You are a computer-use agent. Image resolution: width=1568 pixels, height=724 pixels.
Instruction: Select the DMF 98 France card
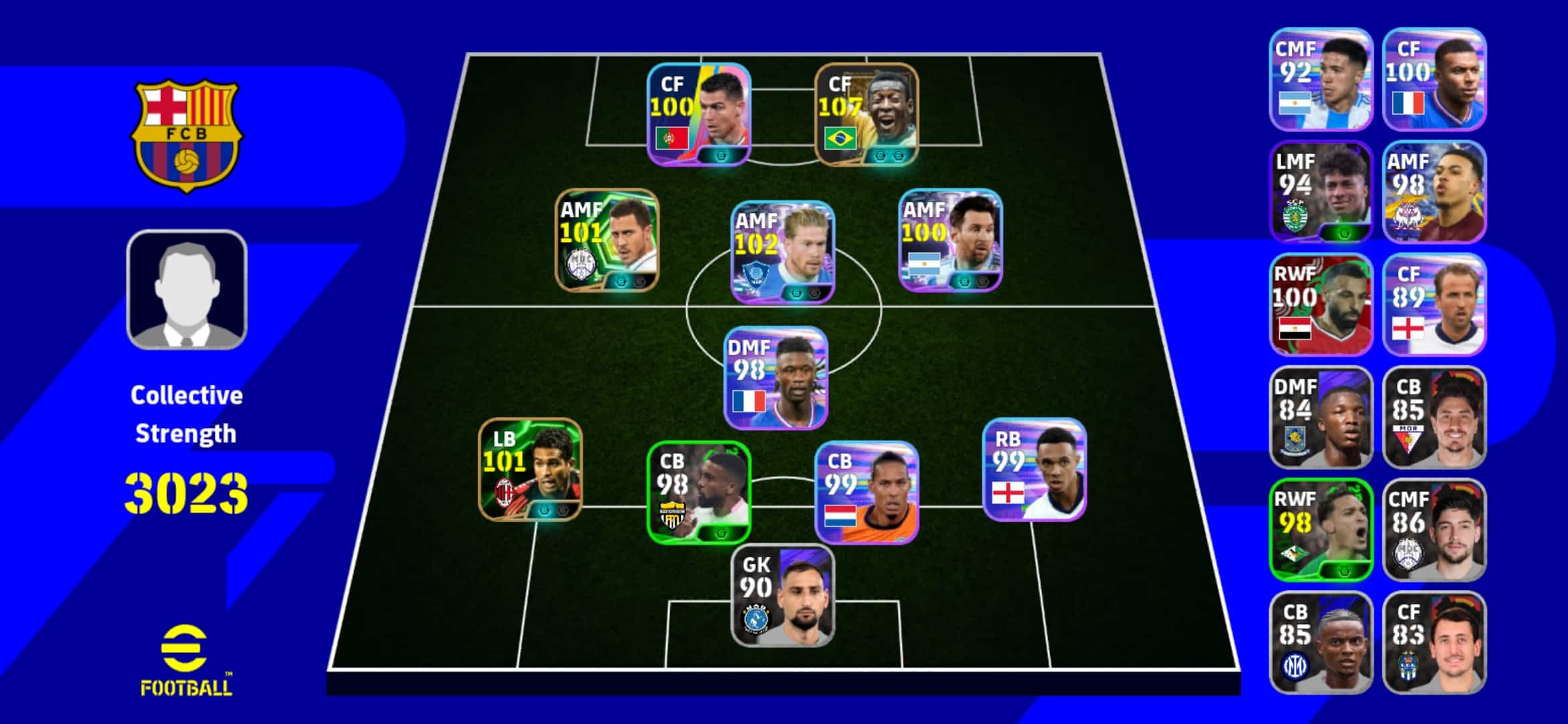pos(775,378)
